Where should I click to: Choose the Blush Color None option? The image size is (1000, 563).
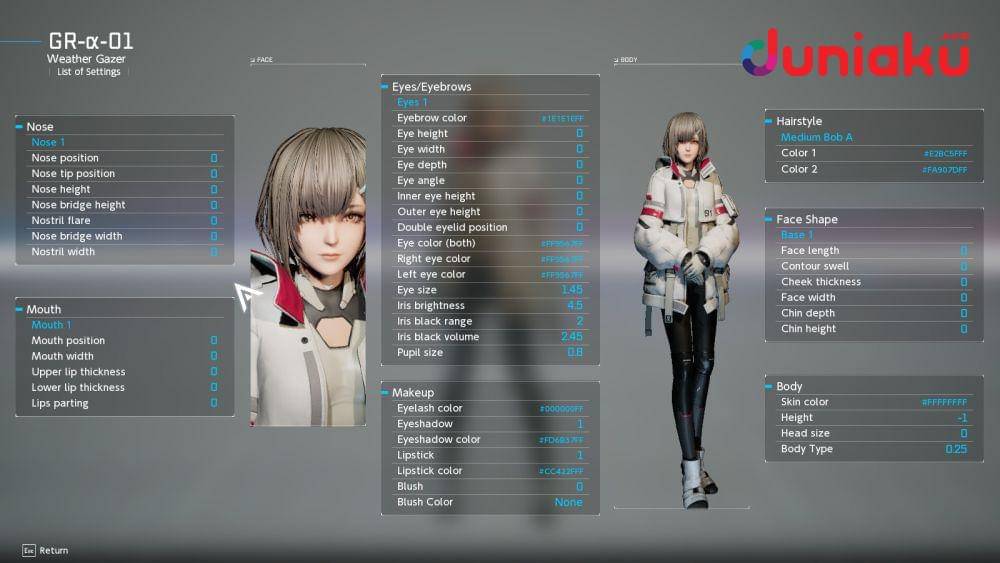pyautogui.click(x=568, y=502)
